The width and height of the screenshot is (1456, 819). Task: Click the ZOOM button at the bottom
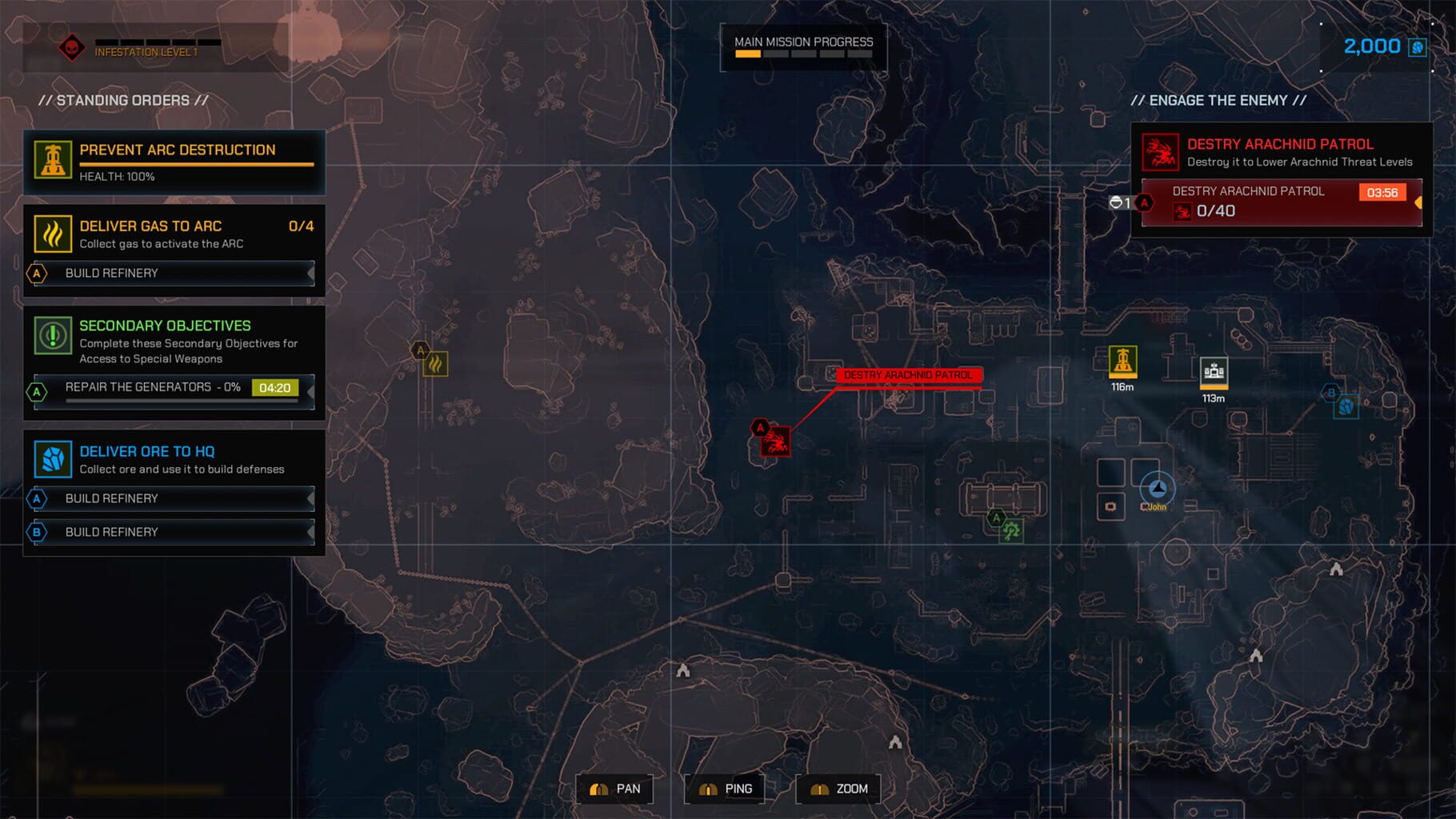coord(837,788)
